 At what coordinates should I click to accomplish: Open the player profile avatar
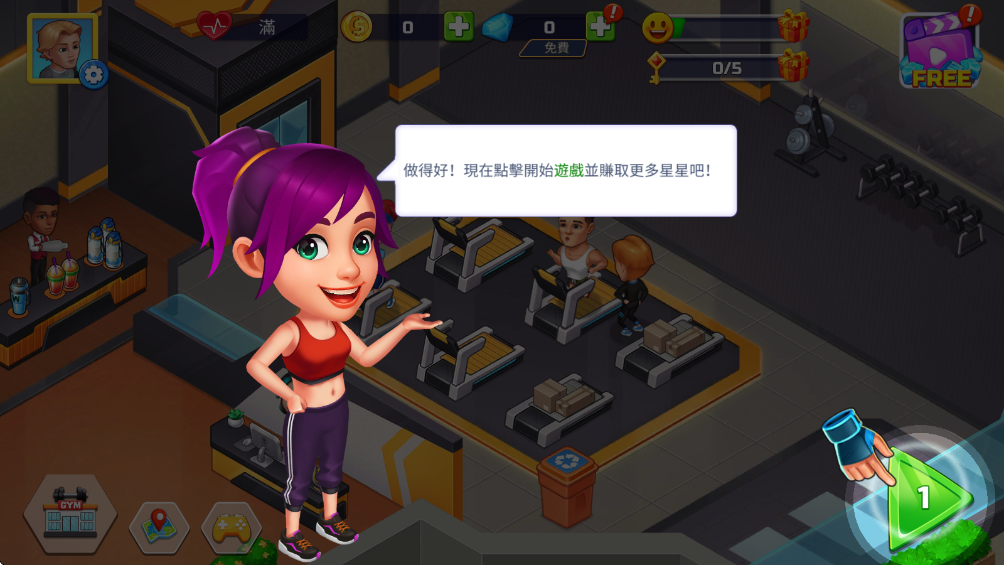(58, 46)
